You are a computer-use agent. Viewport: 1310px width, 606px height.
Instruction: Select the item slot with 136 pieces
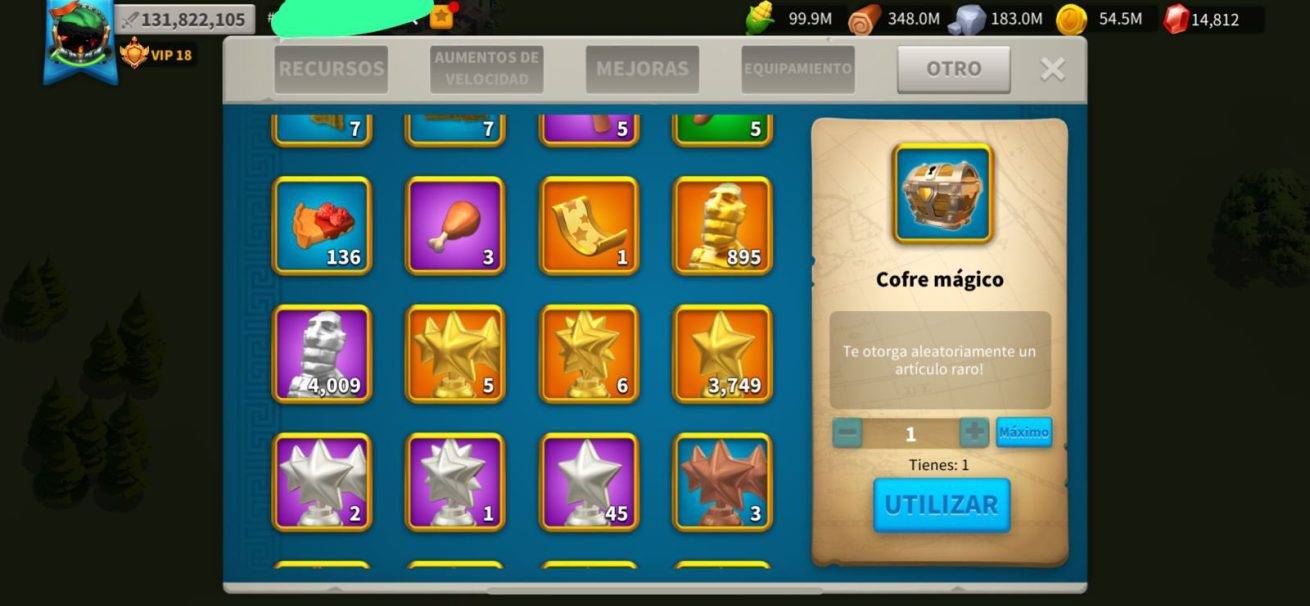pyautogui.click(x=322, y=225)
